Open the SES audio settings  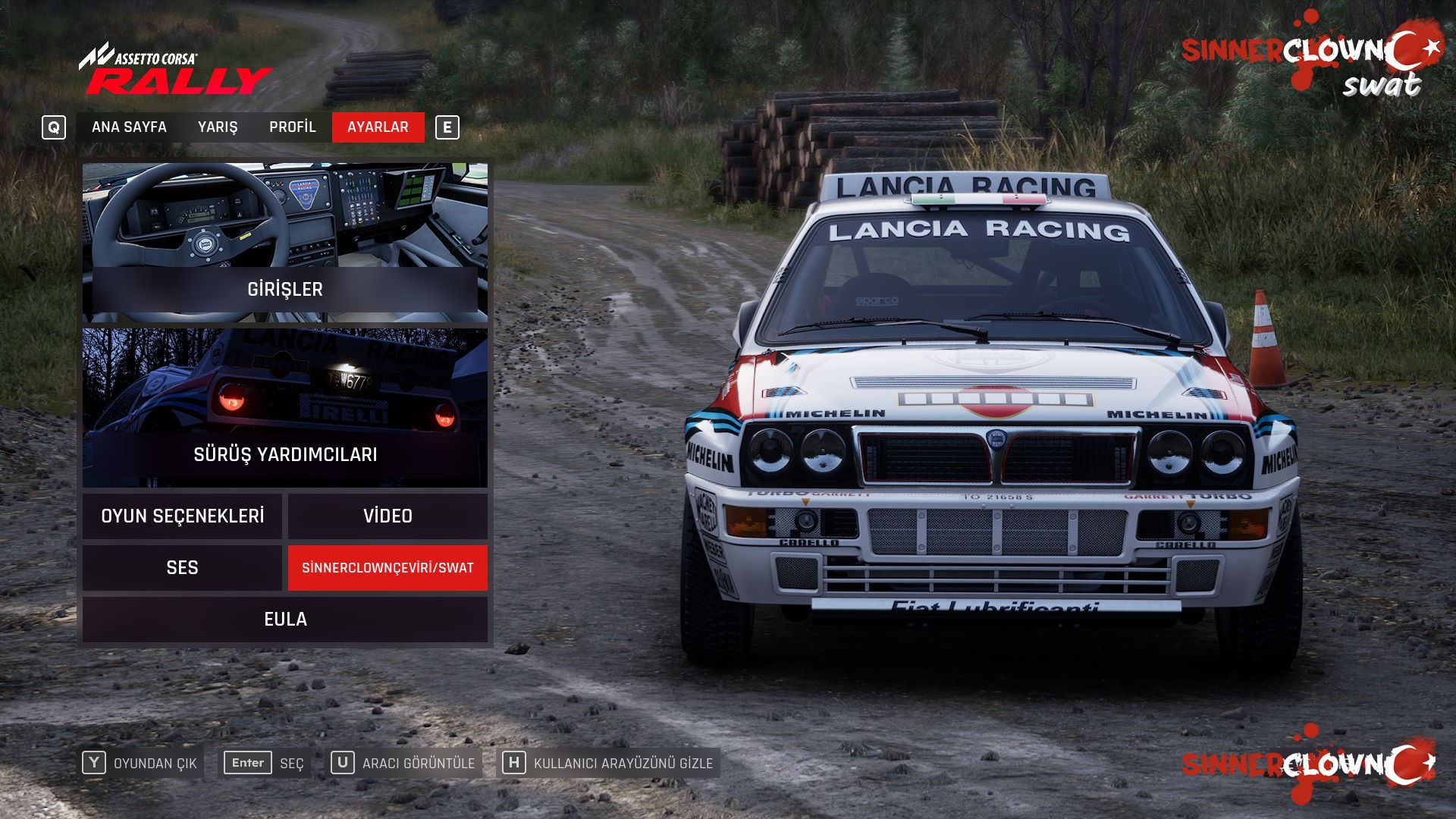[x=182, y=568]
